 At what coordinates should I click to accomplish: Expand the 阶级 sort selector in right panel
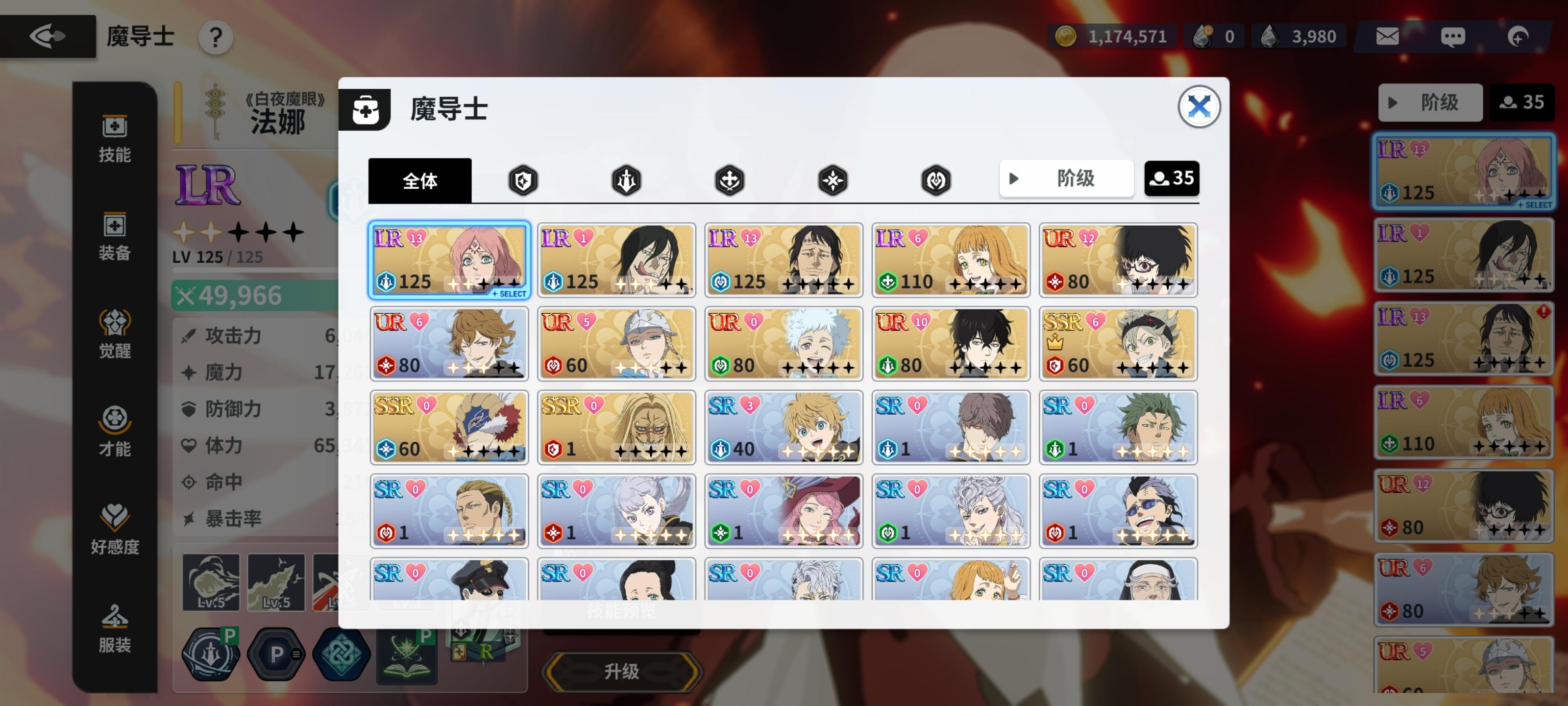click(1430, 102)
